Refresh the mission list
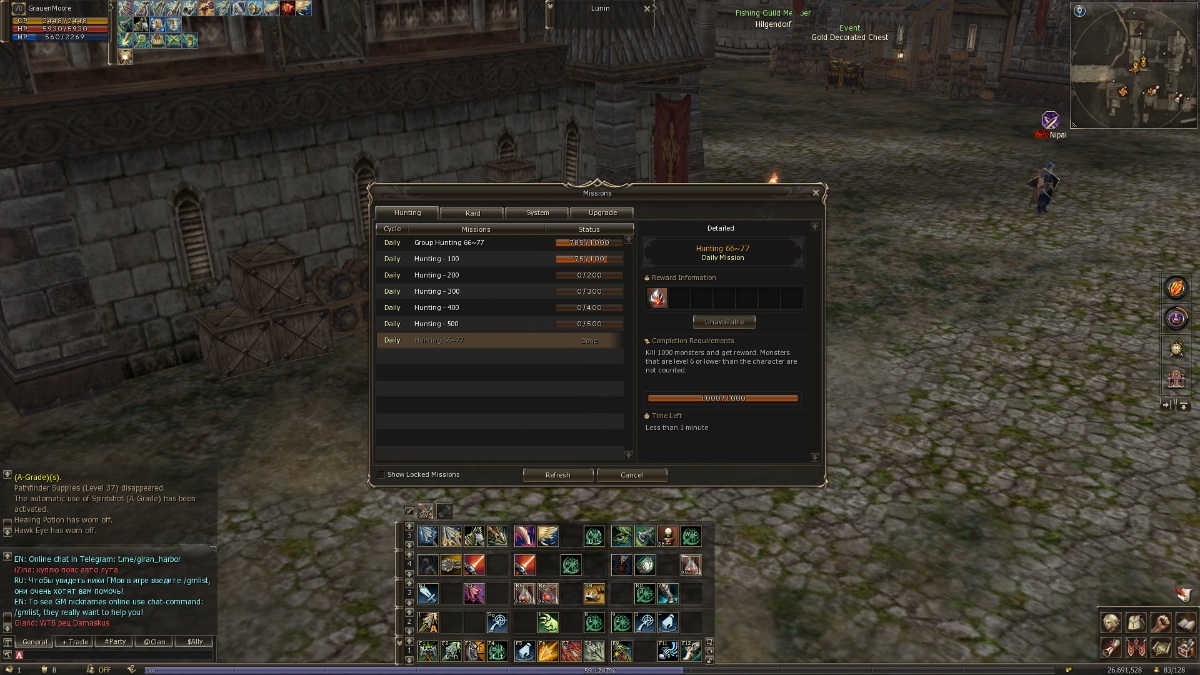Image resolution: width=1200 pixels, height=675 pixels. (558, 475)
